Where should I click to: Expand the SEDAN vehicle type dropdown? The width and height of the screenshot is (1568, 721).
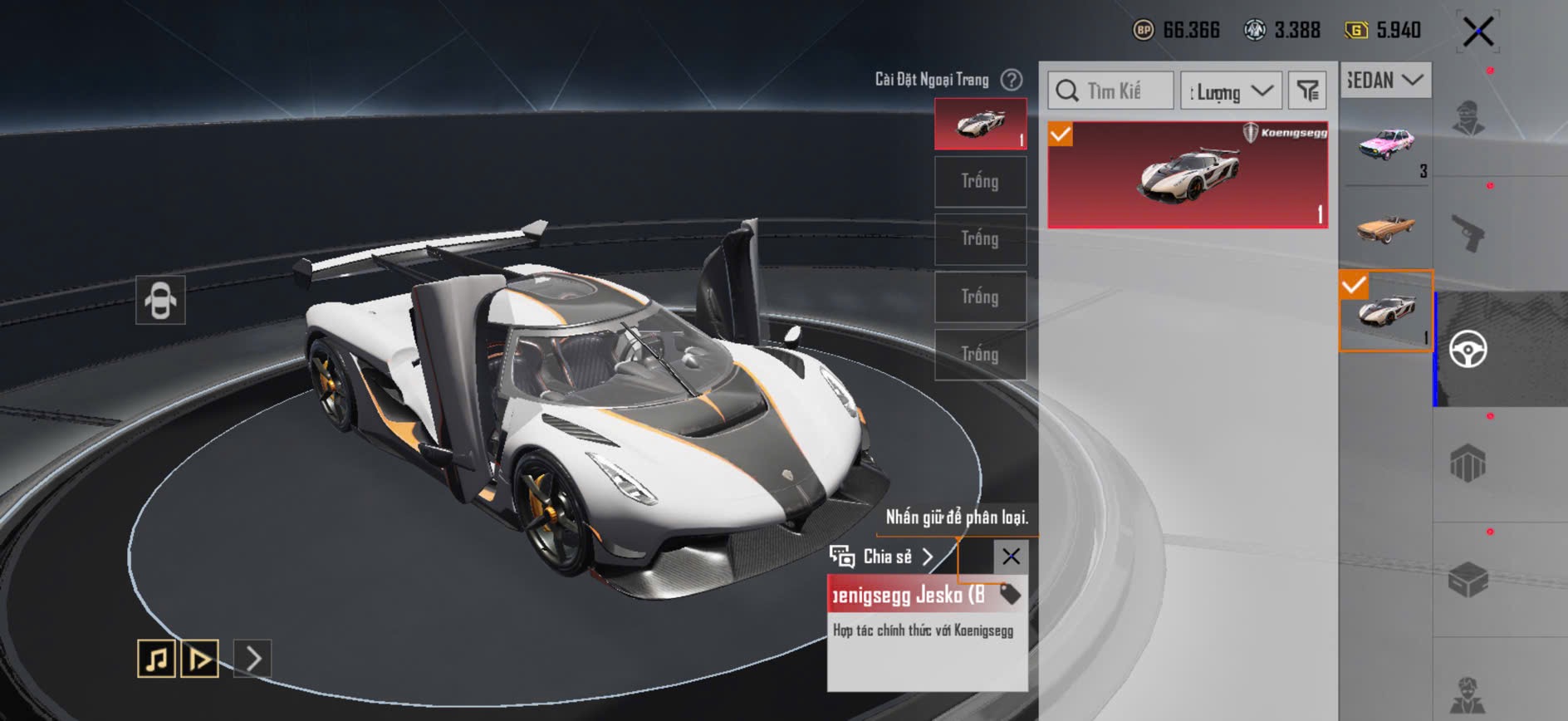(x=1385, y=81)
